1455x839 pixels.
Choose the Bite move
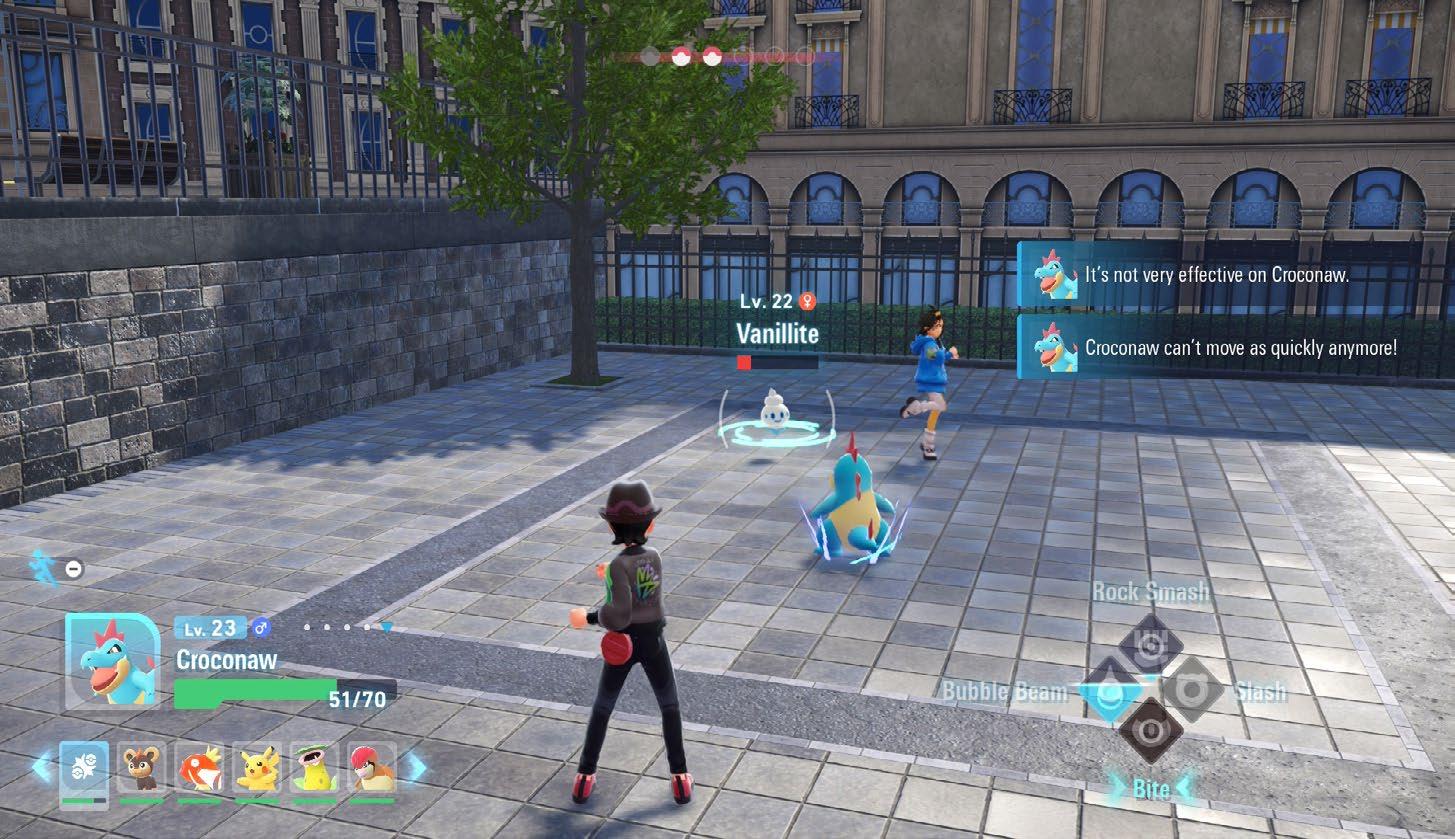coord(1150,732)
